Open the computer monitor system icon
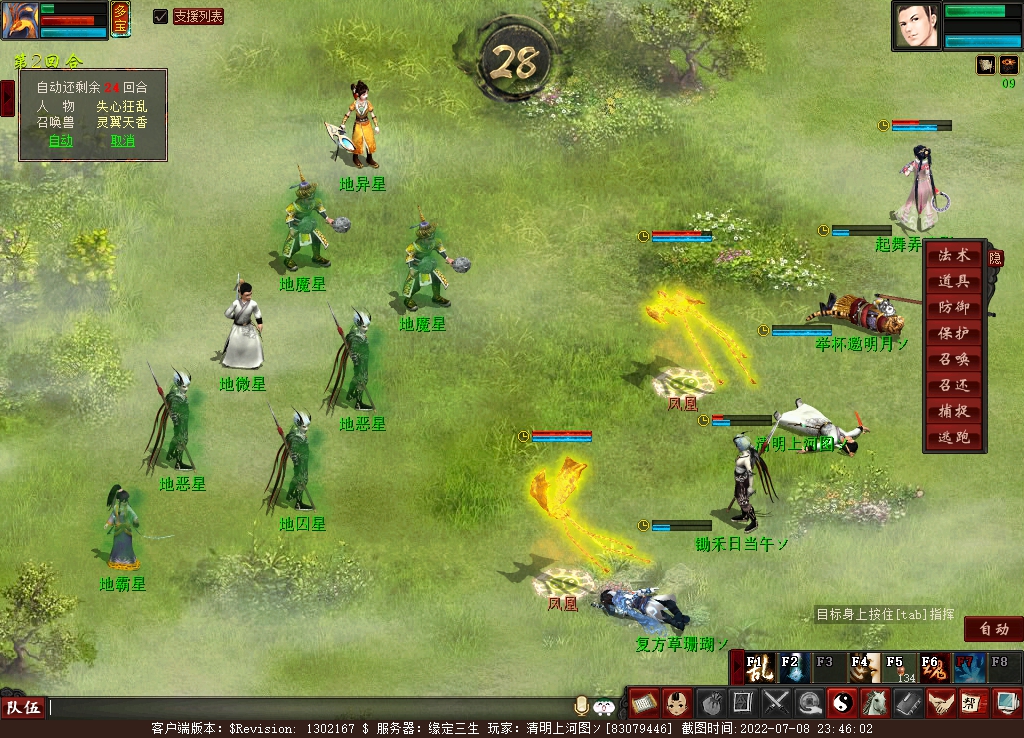Viewport: 1024px width, 738px height. coord(1005,702)
